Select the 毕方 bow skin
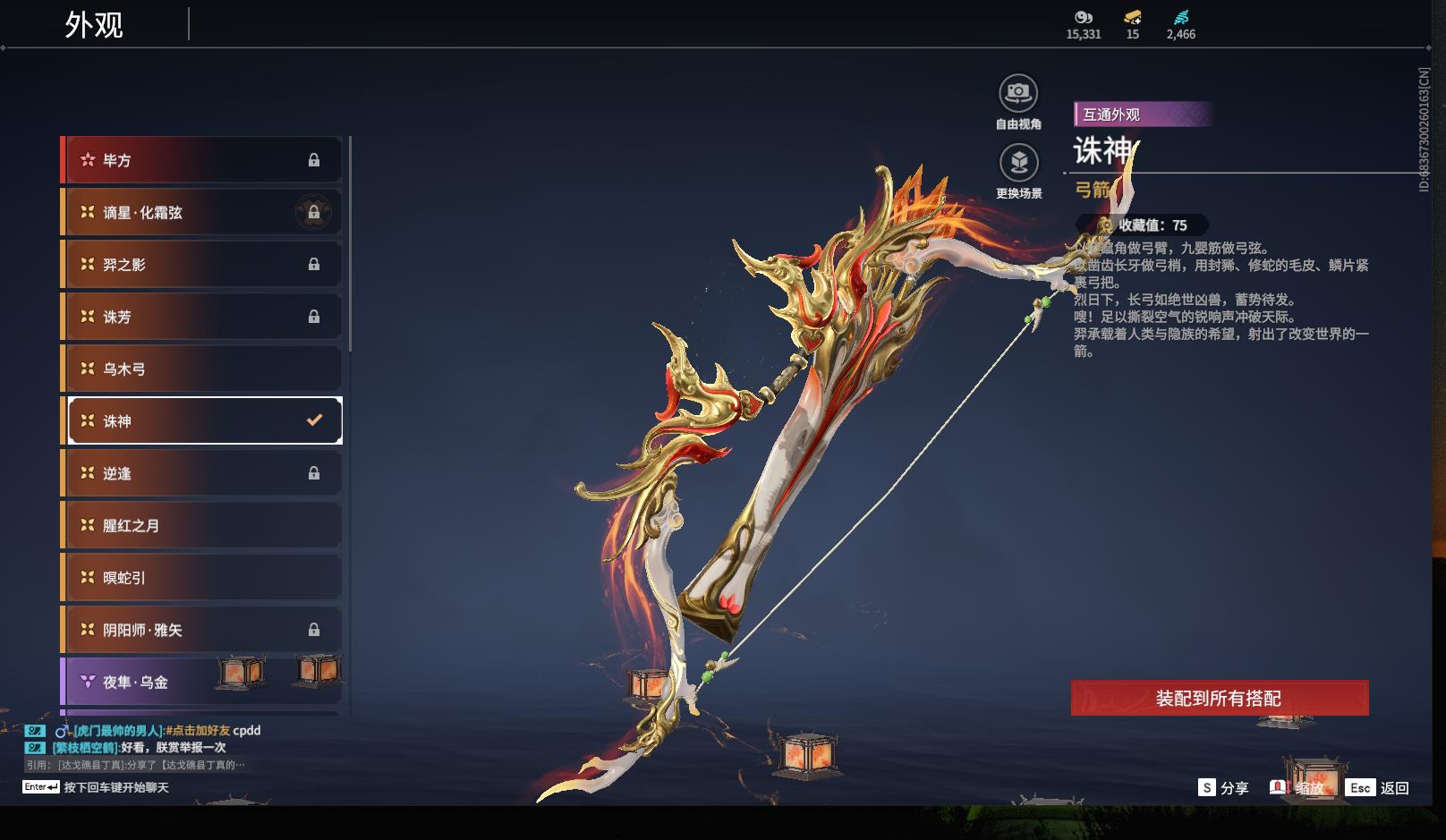The image size is (1446, 840). (201, 160)
